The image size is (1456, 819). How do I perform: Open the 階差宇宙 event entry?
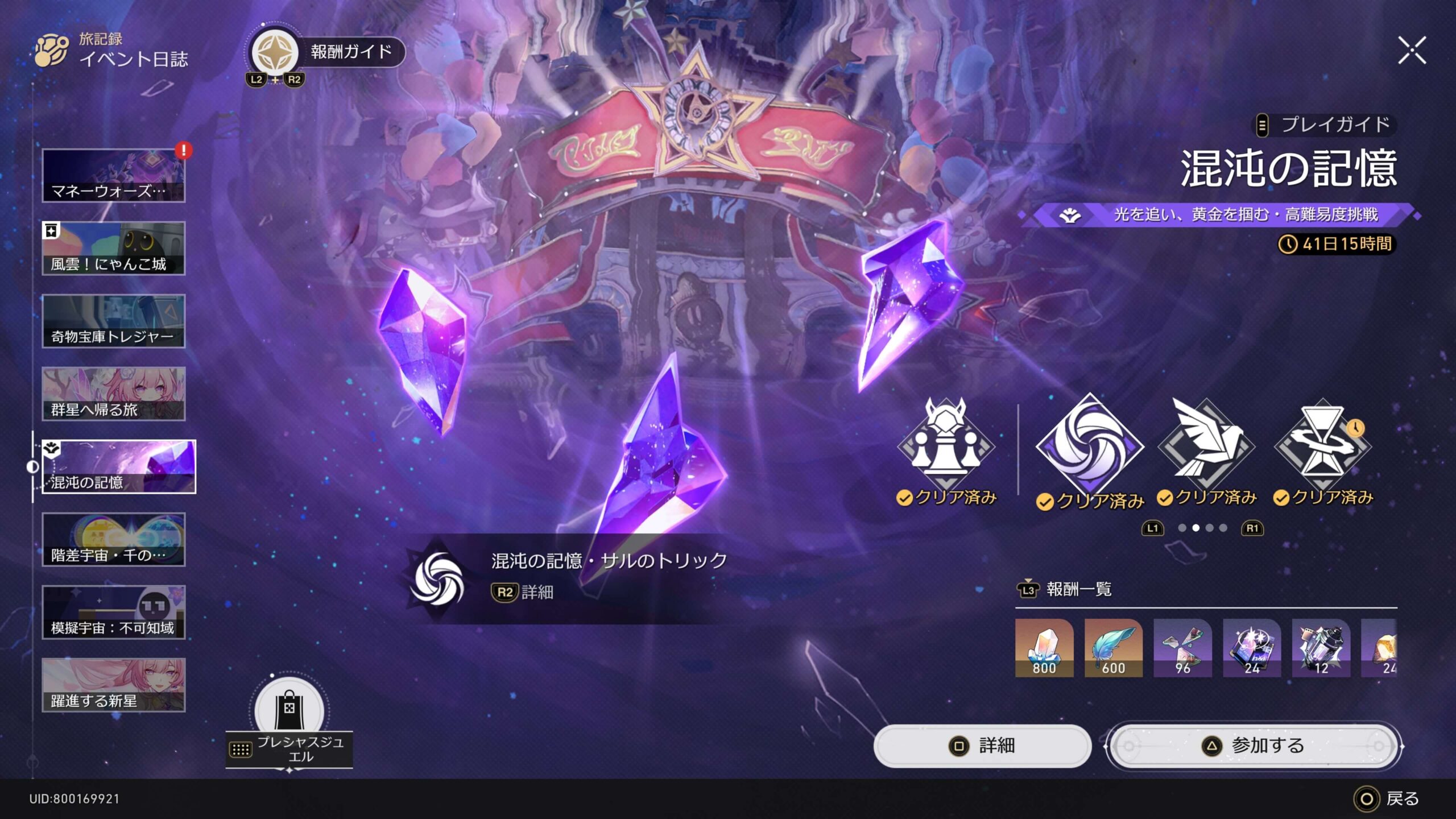tap(114, 540)
